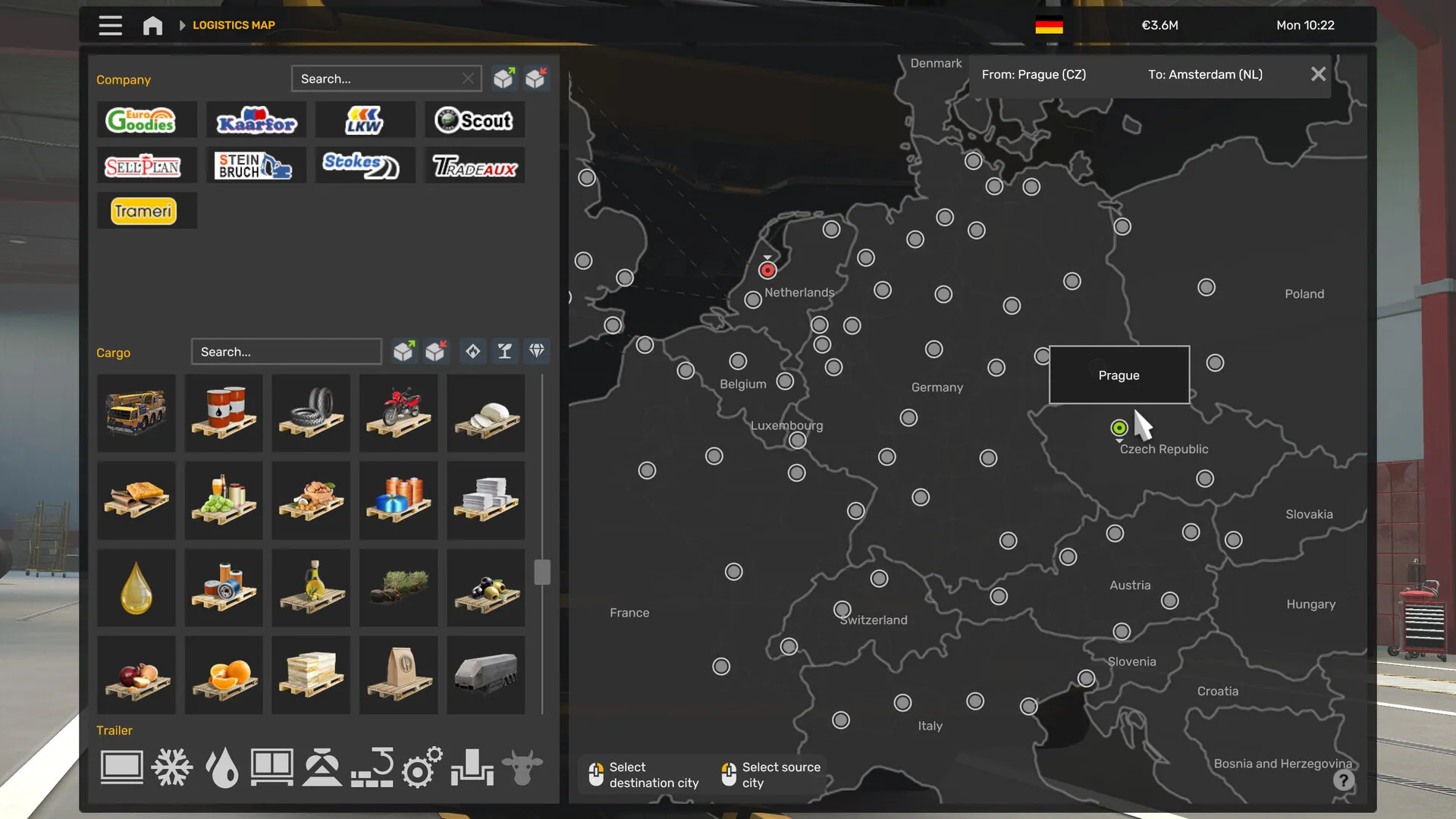Click the breadcrumb arrow before Logistics Map
1456x819 pixels.
[x=182, y=25]
